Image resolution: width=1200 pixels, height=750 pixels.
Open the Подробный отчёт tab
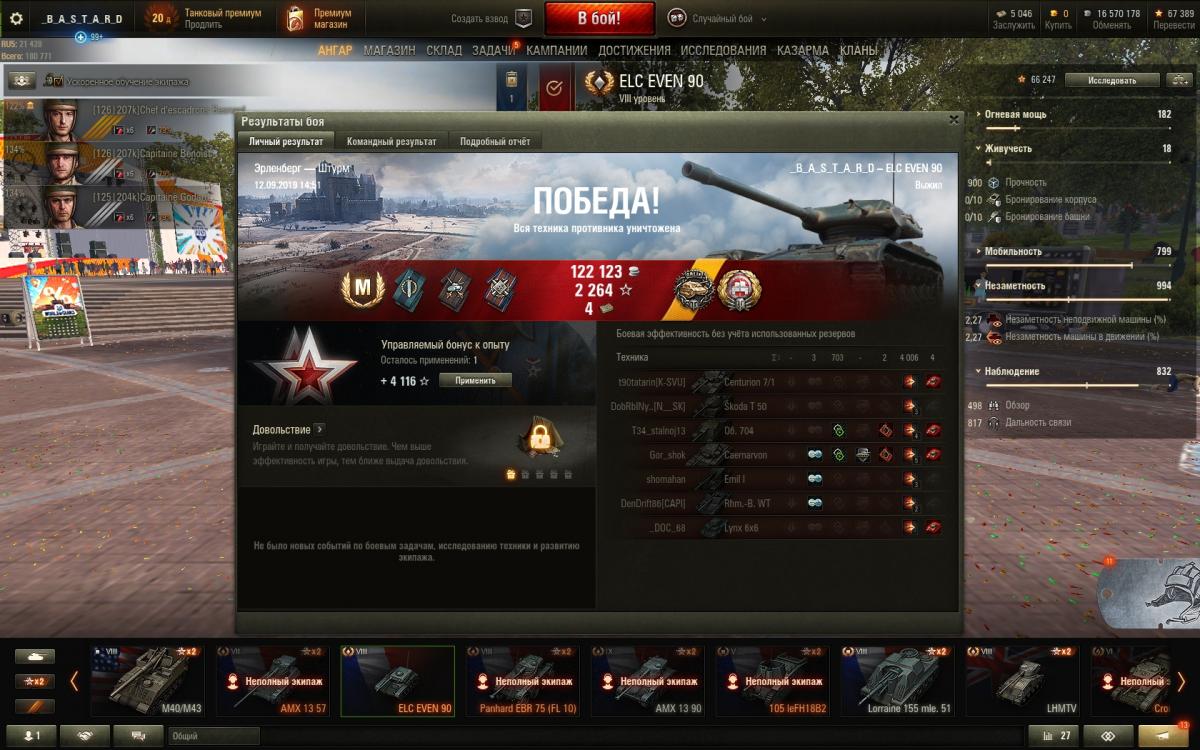click(495, 141)
